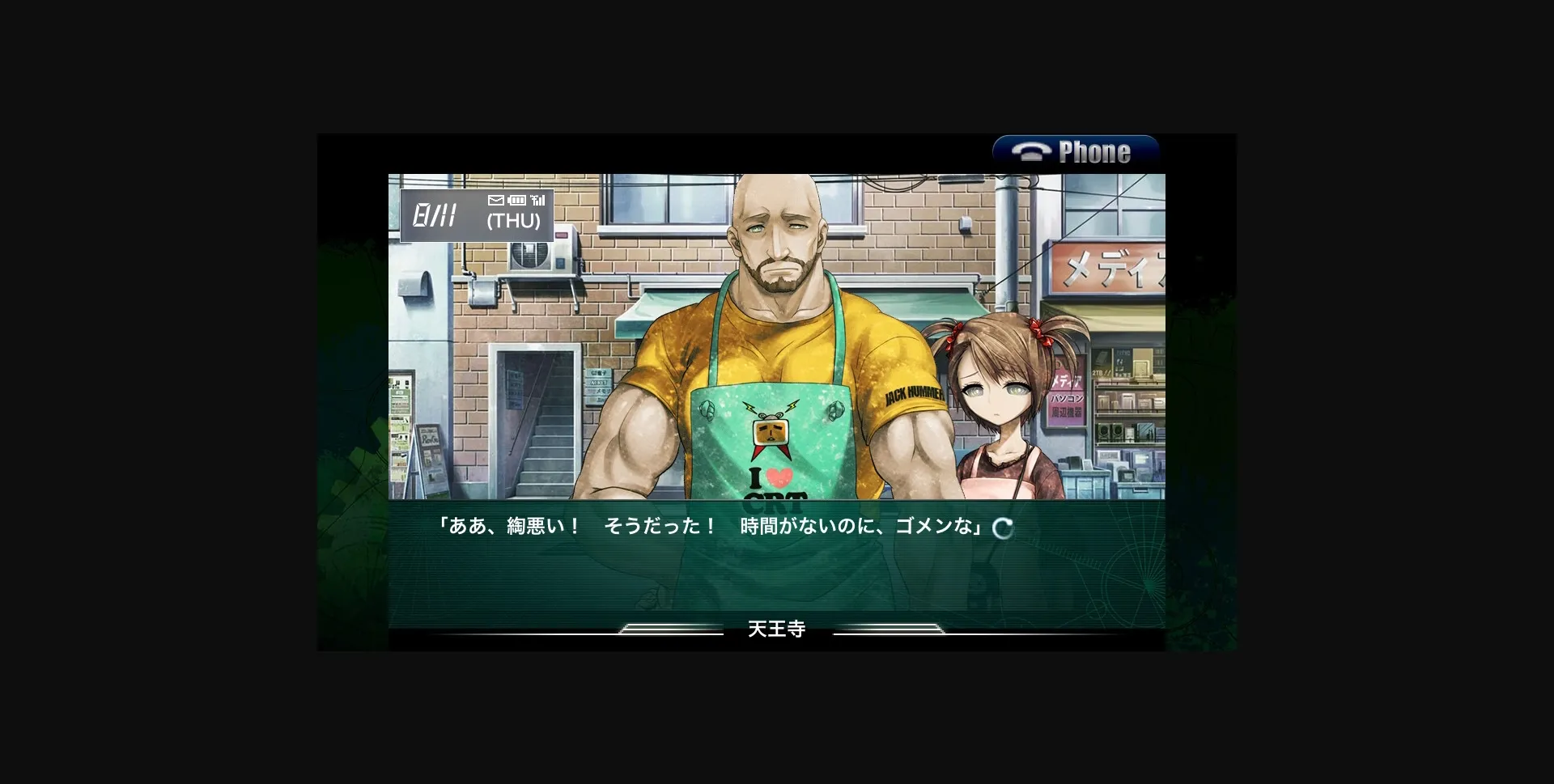The height and width of the screenshot is (784, 1554).
Task: Select the 天王寺 speaker name tab
Action: click(x=777, y=628)
